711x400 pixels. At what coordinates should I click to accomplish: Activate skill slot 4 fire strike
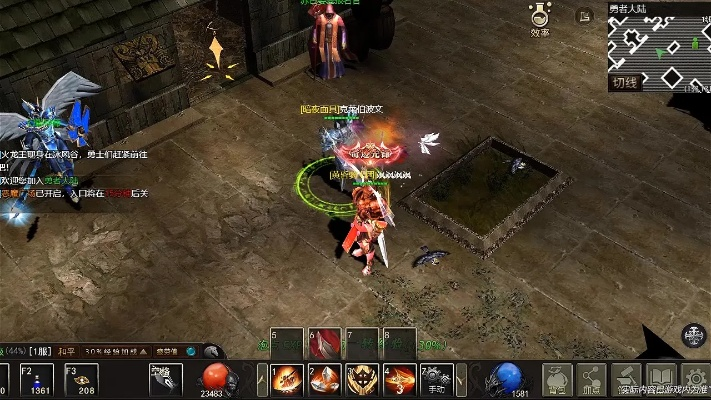click(x=400, y=379)
